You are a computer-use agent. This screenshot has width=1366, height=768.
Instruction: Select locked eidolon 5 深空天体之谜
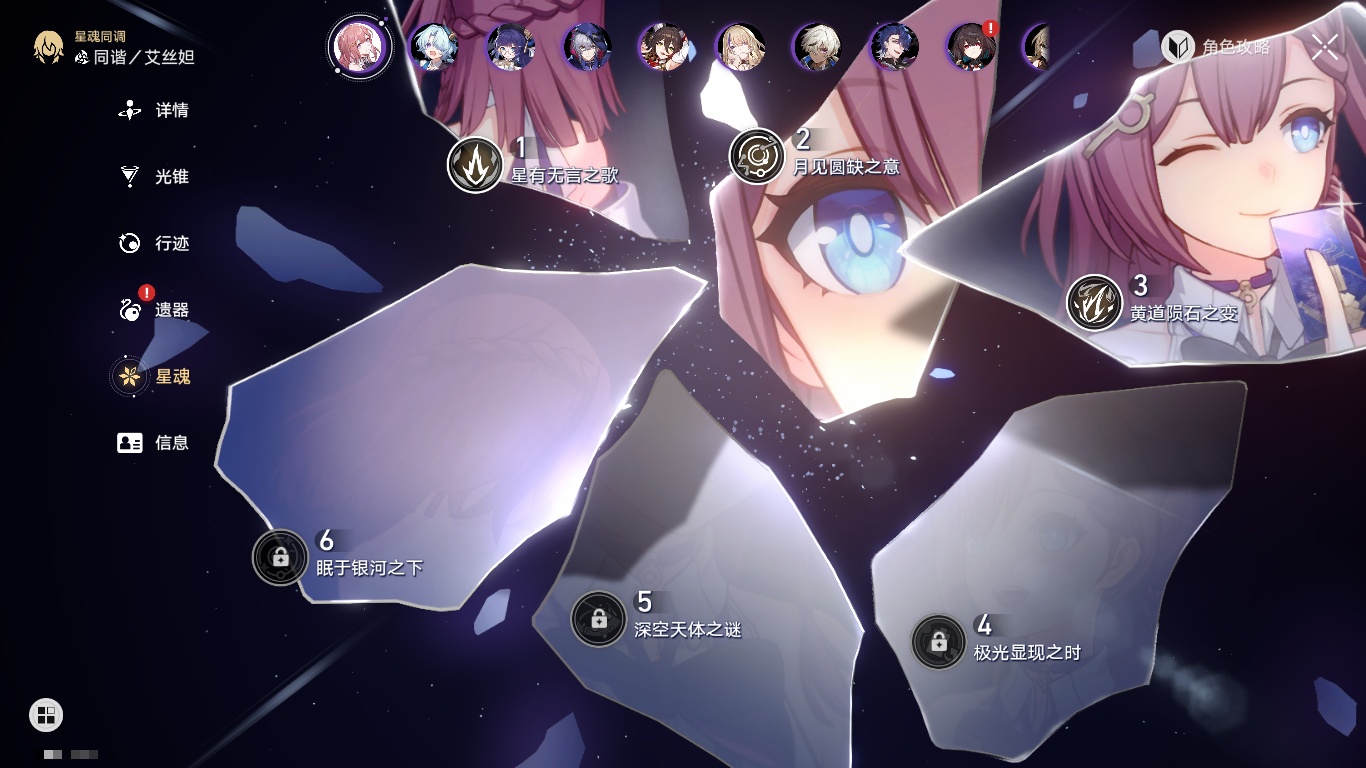[x=598, y=619]
